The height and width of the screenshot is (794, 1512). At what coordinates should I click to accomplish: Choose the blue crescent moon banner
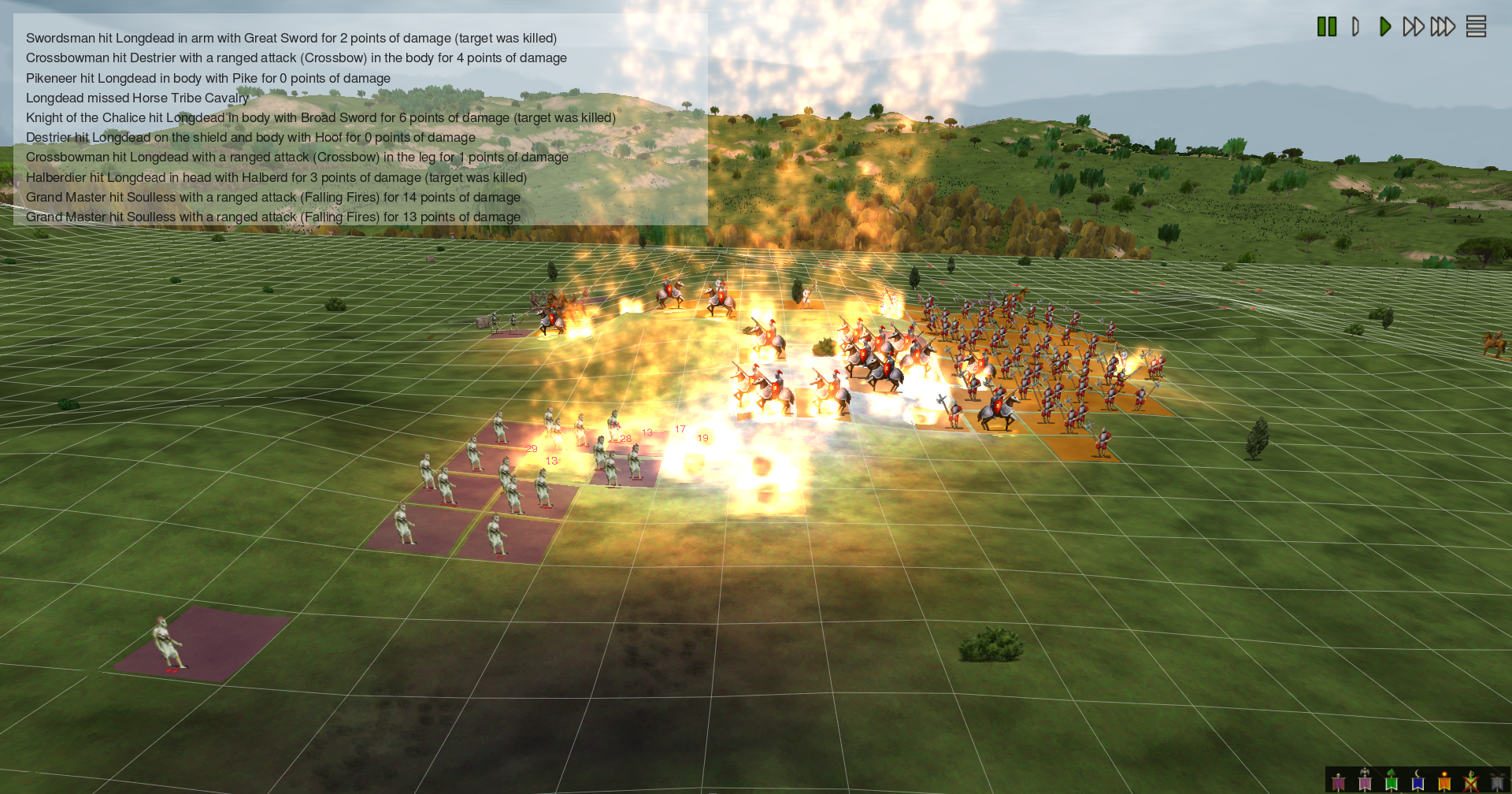click(x=1417, y=781)
